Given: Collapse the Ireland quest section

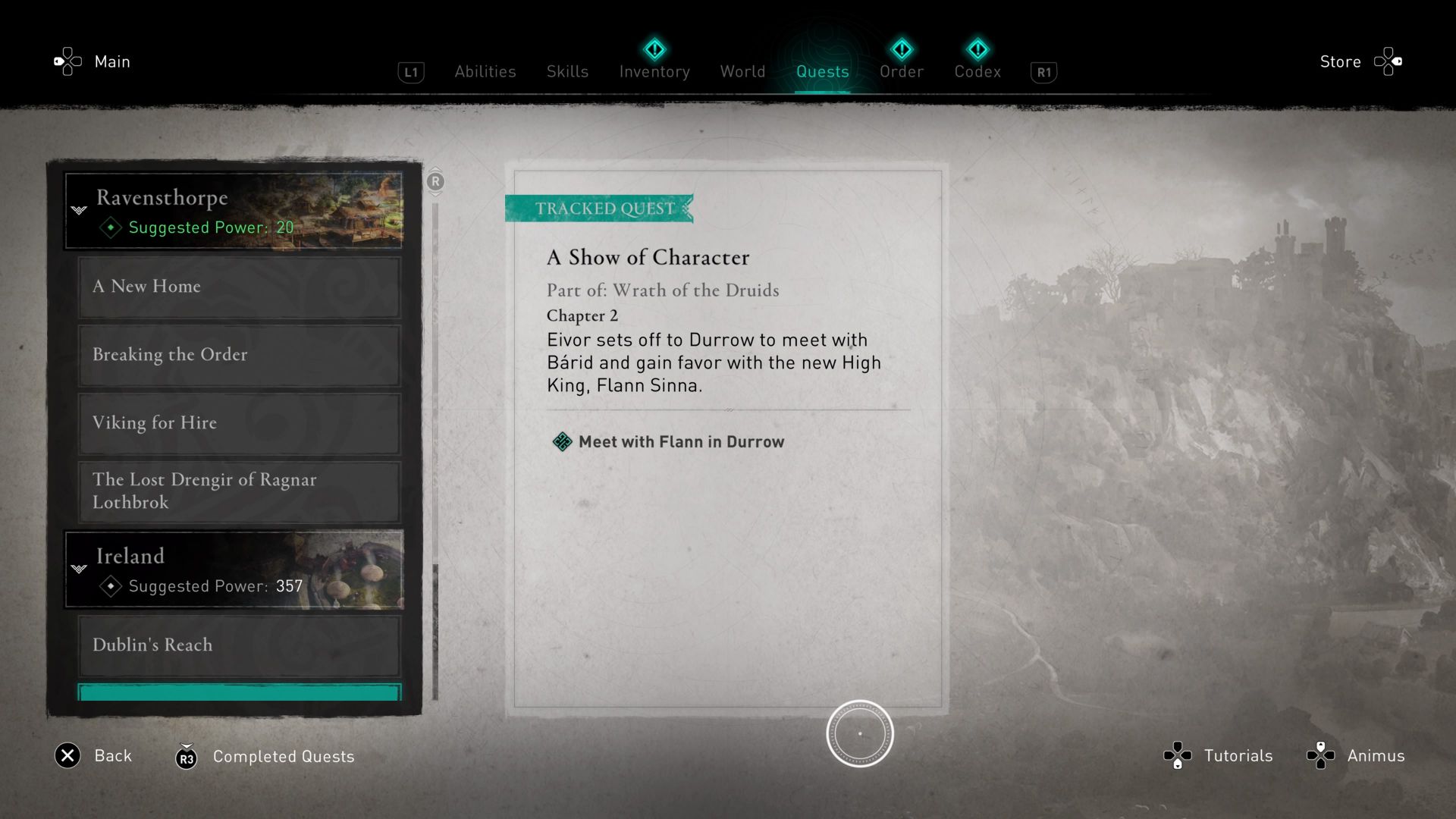Looking at the screenshot, I should [x=79, y=569].
